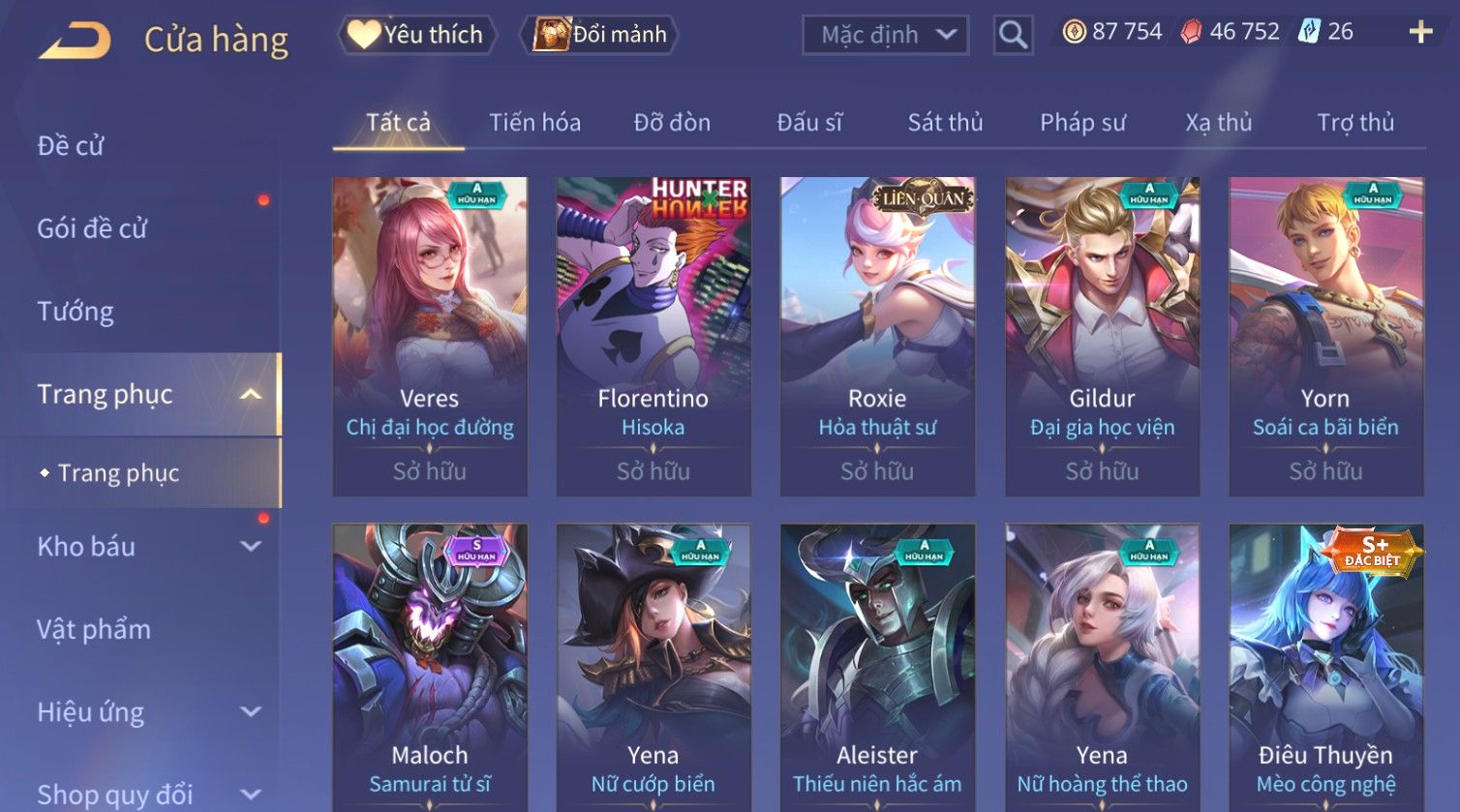The width and height of the screenshot is (1460, 812).
Task: View the Maloch Samurai tử sĩ skin
Action: [x=430, y=668]
